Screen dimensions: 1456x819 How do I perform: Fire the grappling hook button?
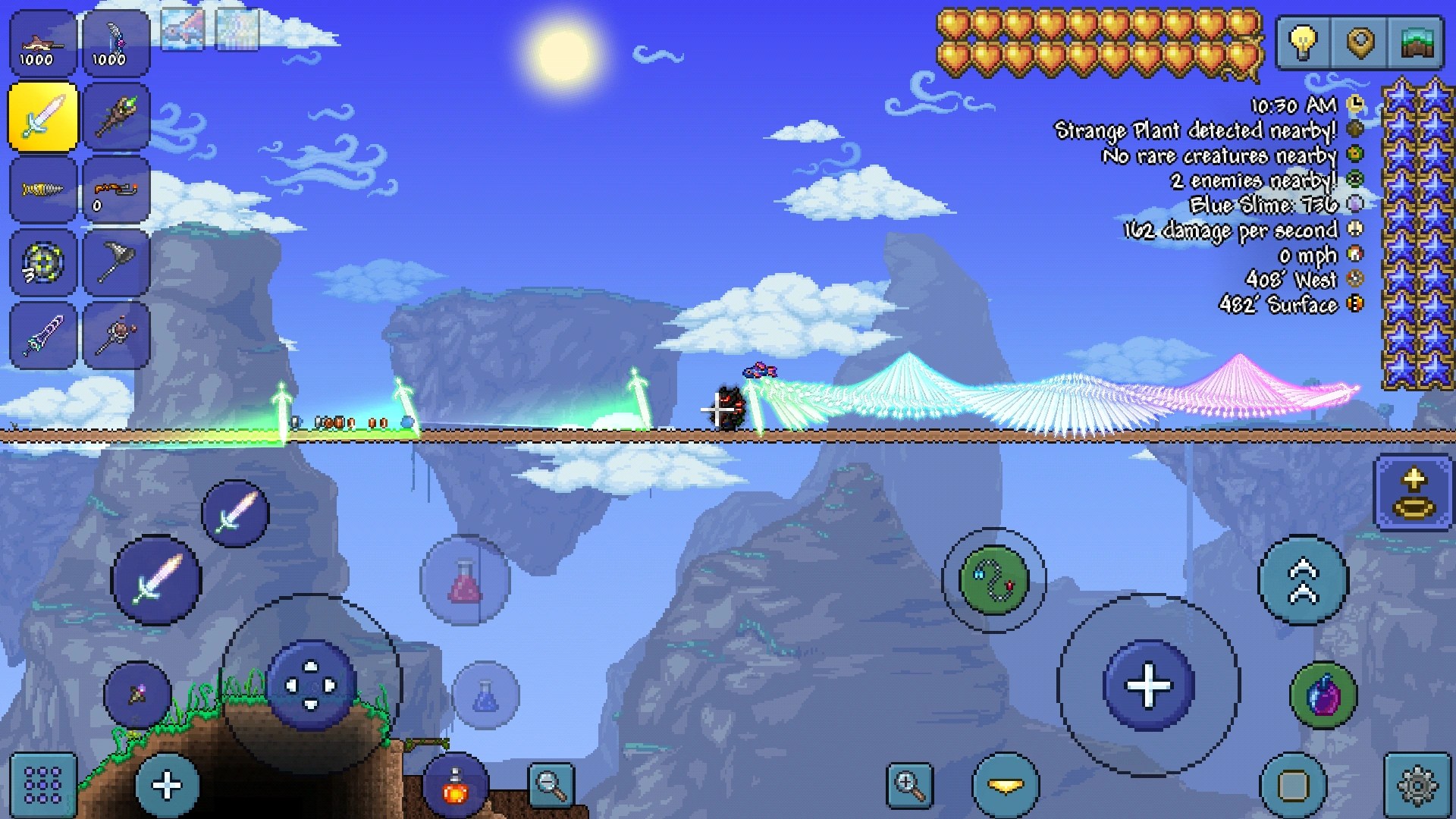pos(993,580)
